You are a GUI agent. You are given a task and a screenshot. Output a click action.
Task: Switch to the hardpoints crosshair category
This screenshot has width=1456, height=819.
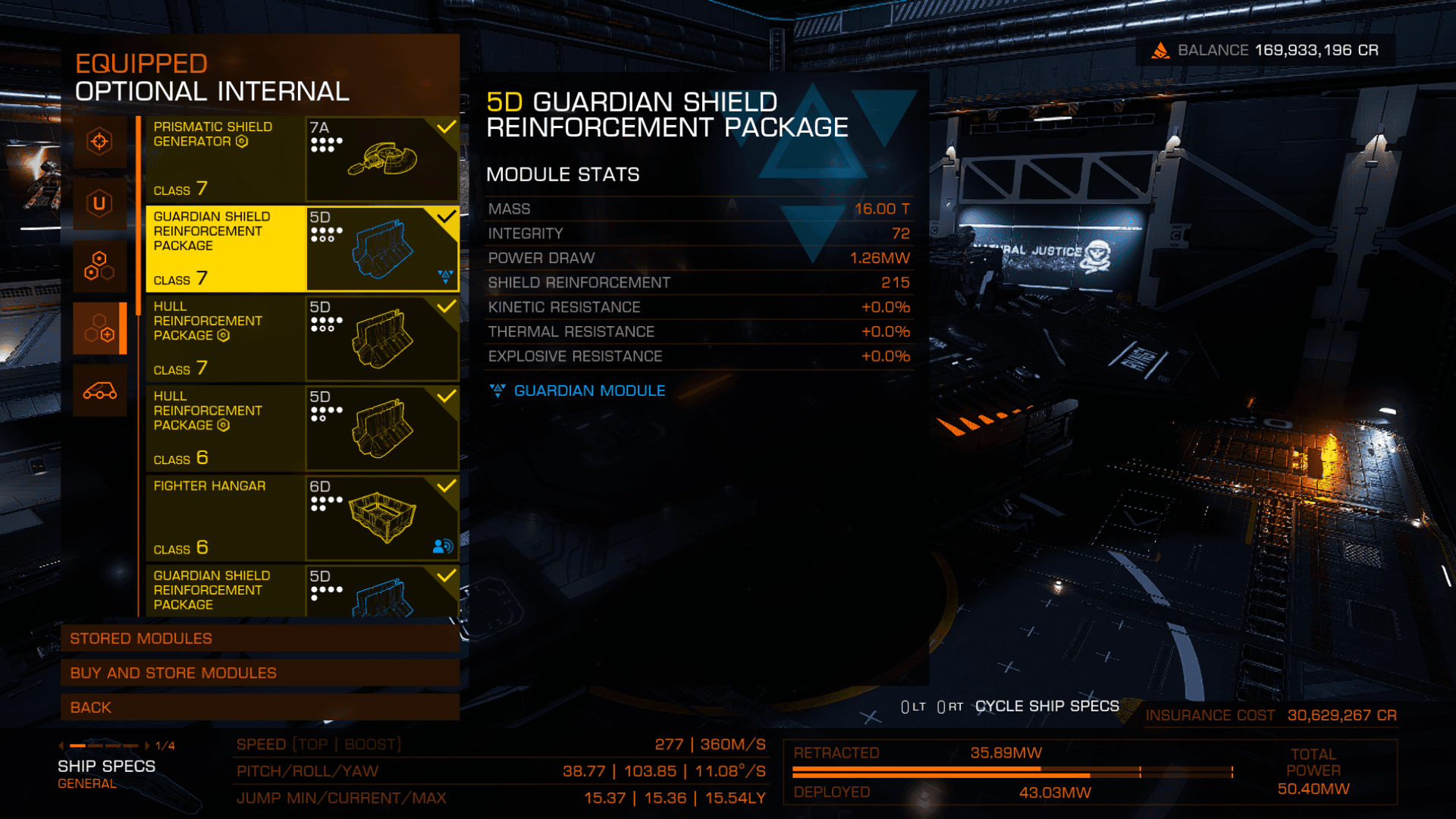click(99, 142)
